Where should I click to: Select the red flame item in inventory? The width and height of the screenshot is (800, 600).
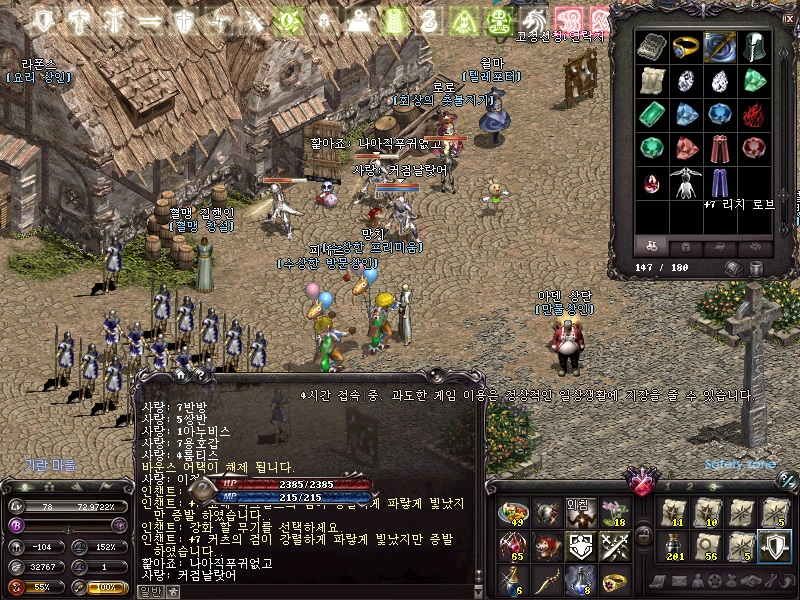click(753, 114)
